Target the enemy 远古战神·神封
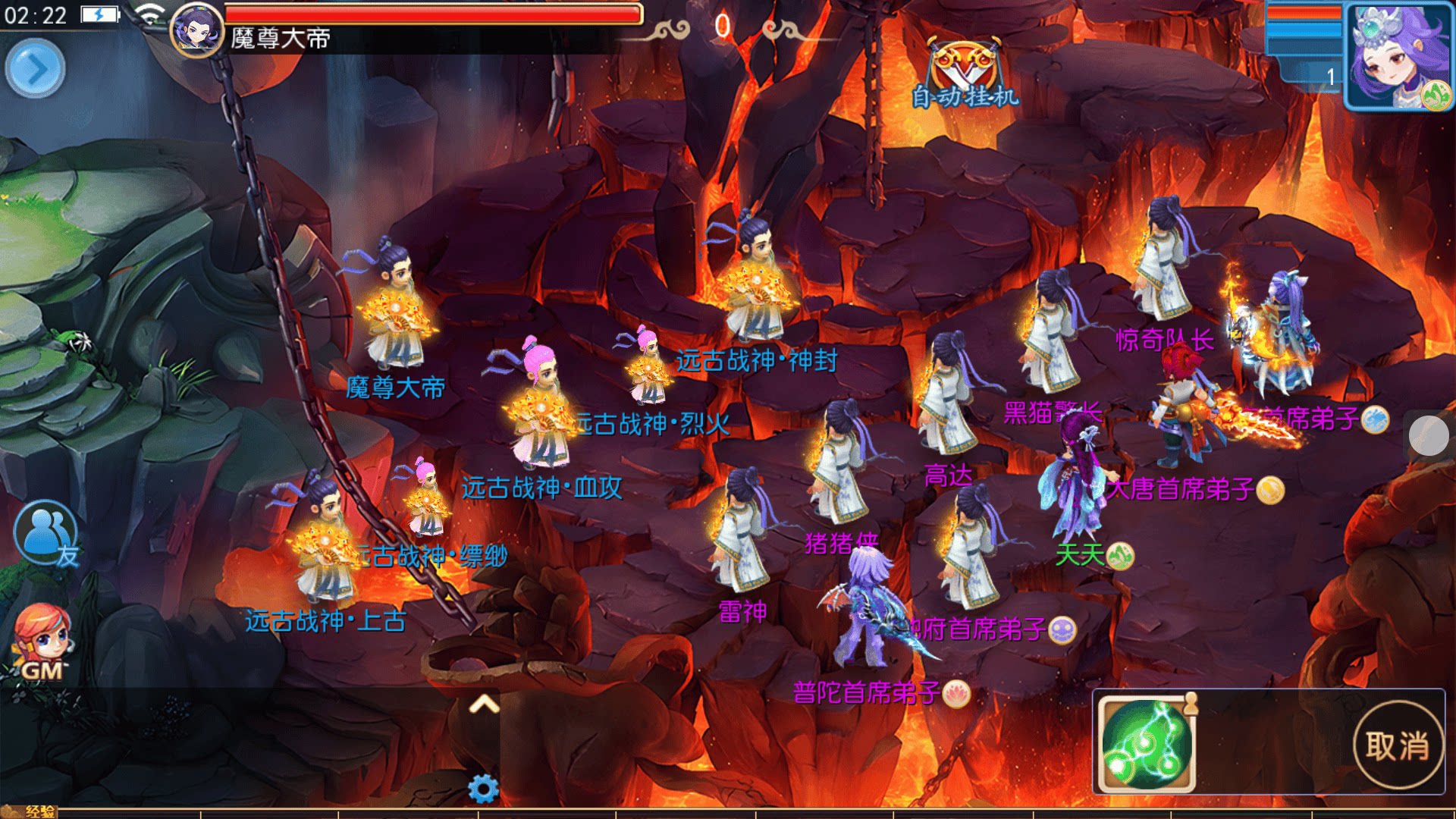 tap(755, 281)
